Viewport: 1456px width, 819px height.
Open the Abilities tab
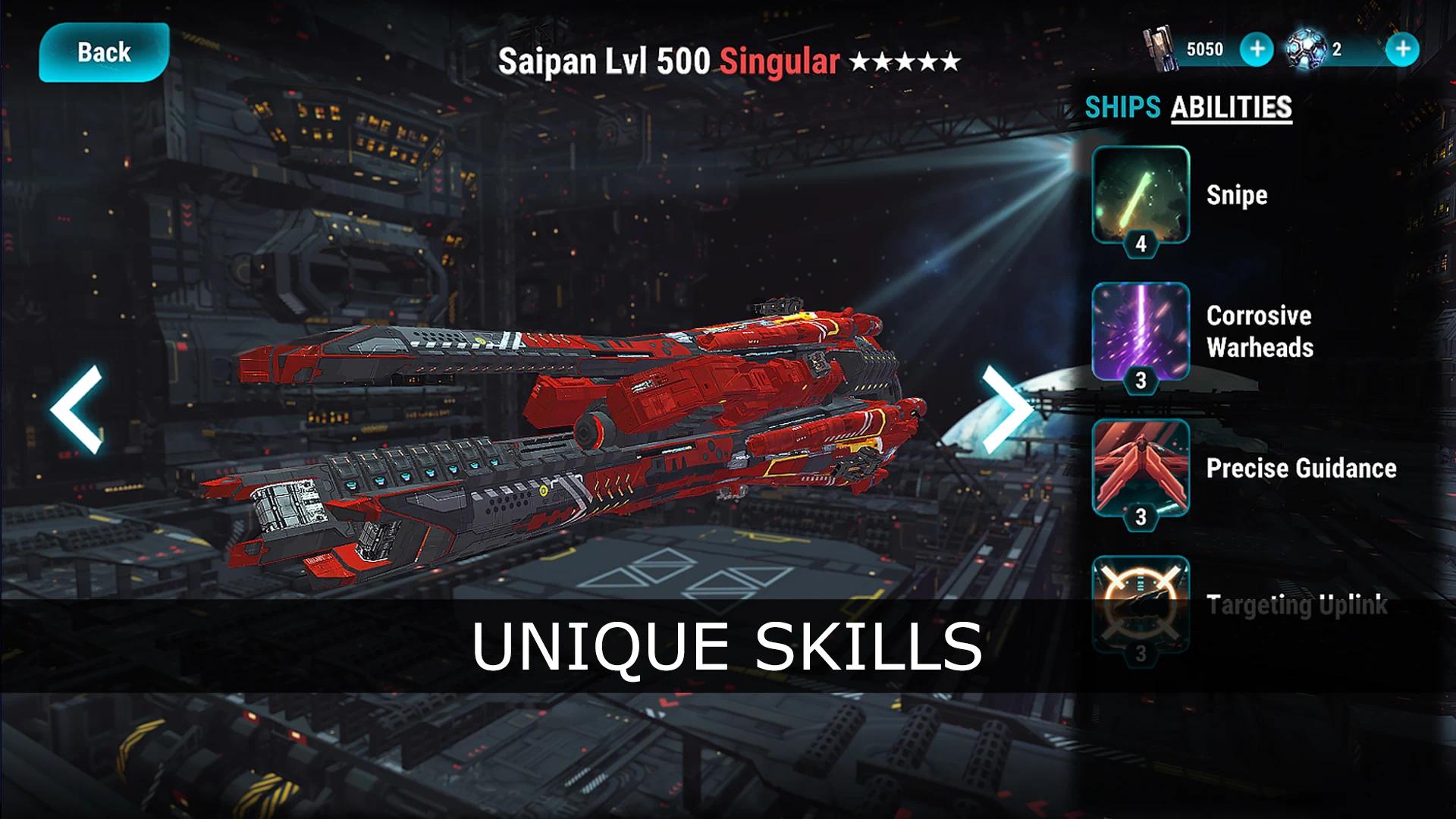coord(1231,107)
